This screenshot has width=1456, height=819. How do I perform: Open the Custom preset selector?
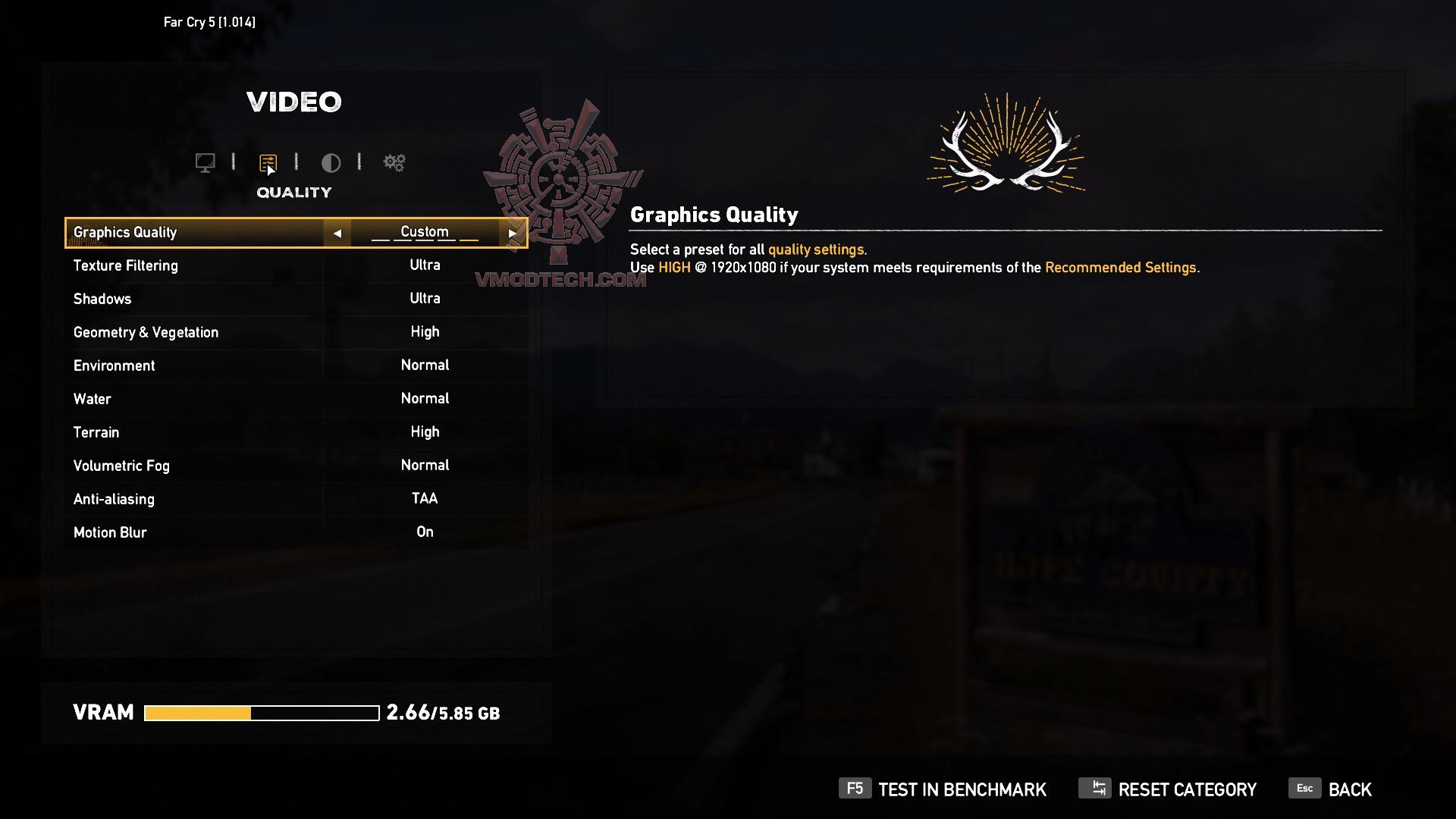click(424, 232)
